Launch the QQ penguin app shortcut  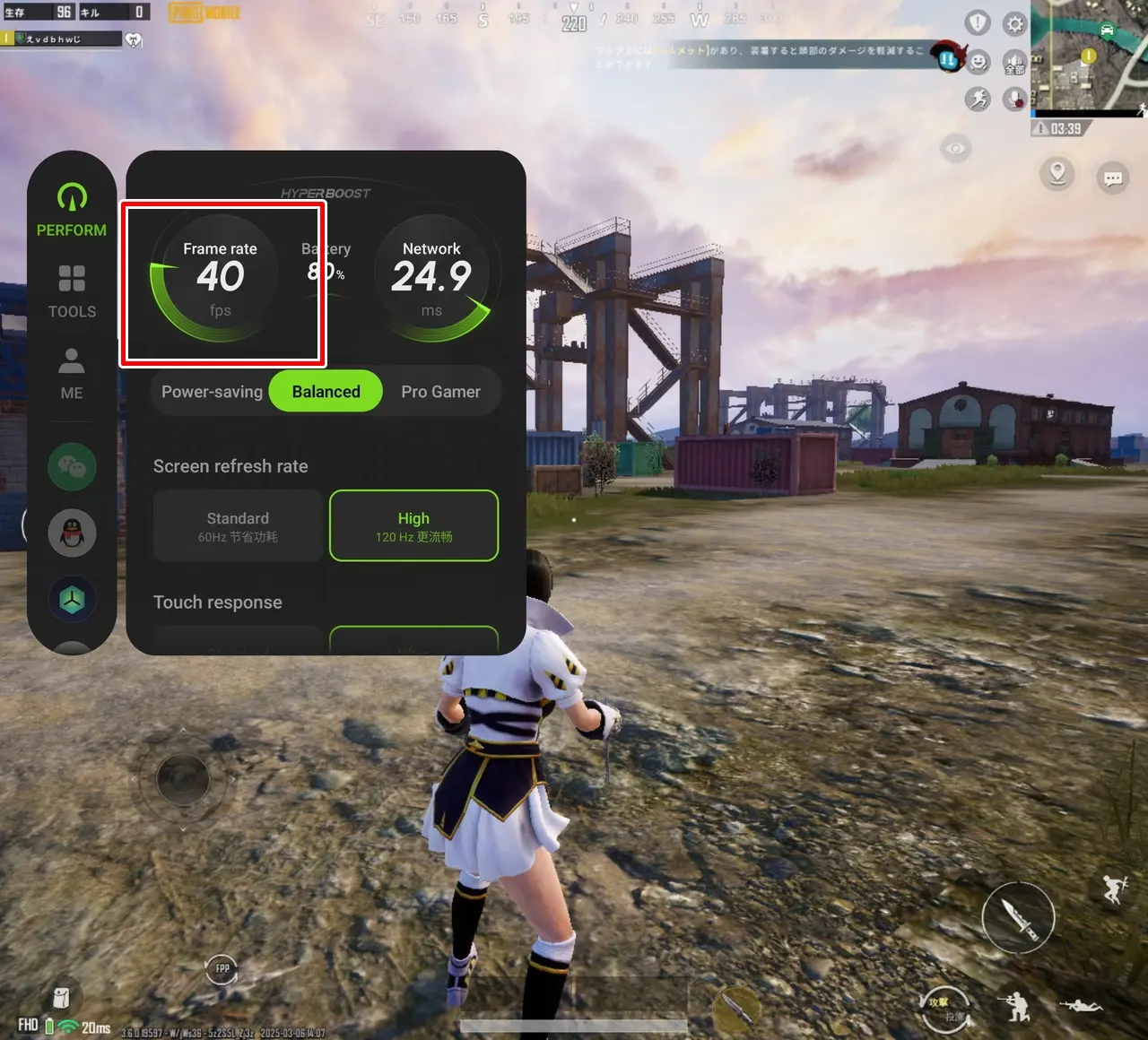72,533
